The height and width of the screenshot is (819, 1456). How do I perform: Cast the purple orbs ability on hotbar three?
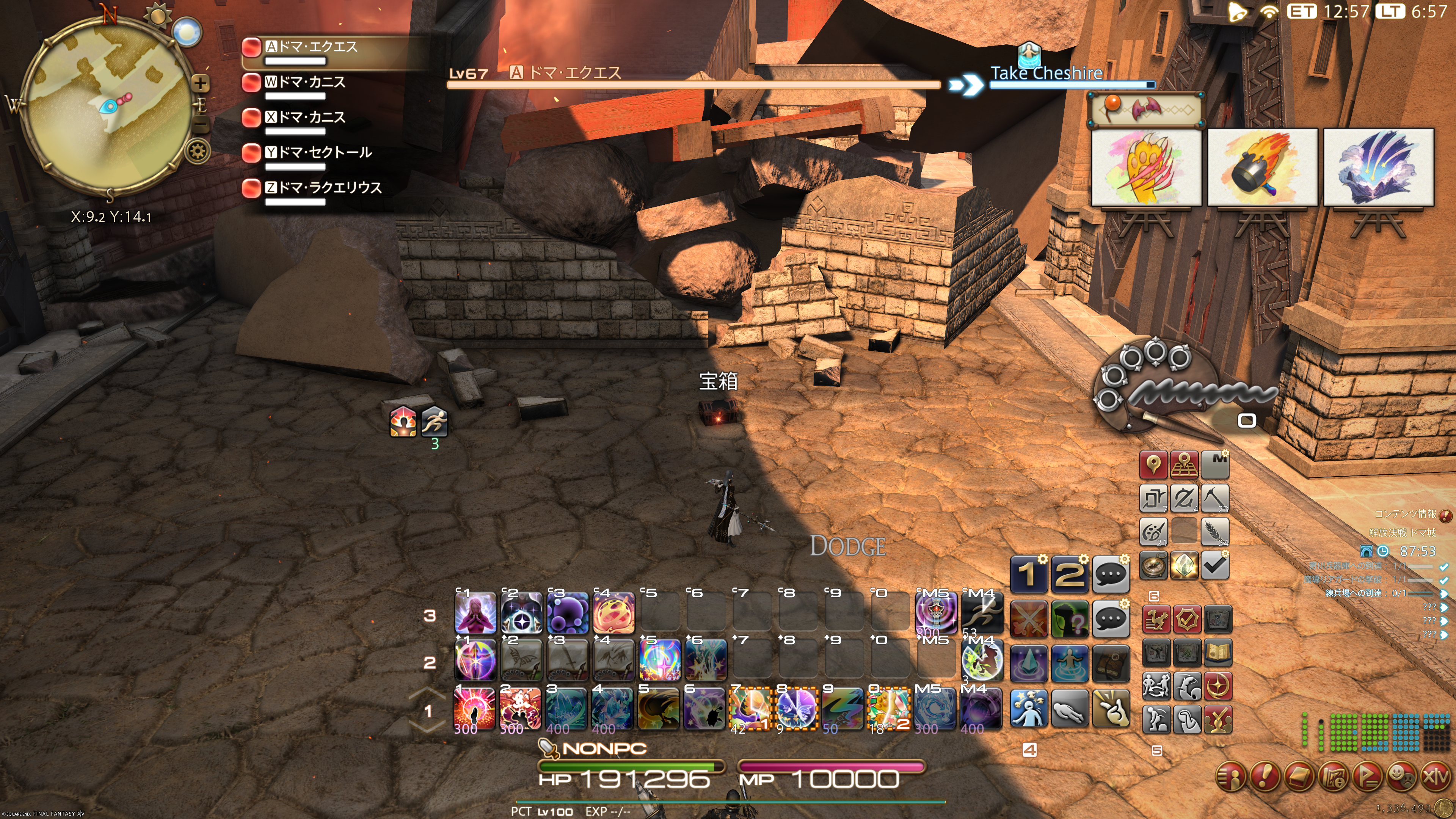(x=567, y=613)
